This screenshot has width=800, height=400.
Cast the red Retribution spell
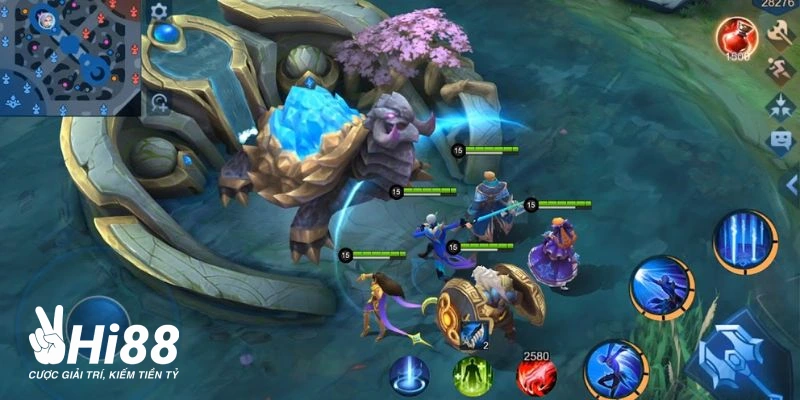click(x=536, y=377)
